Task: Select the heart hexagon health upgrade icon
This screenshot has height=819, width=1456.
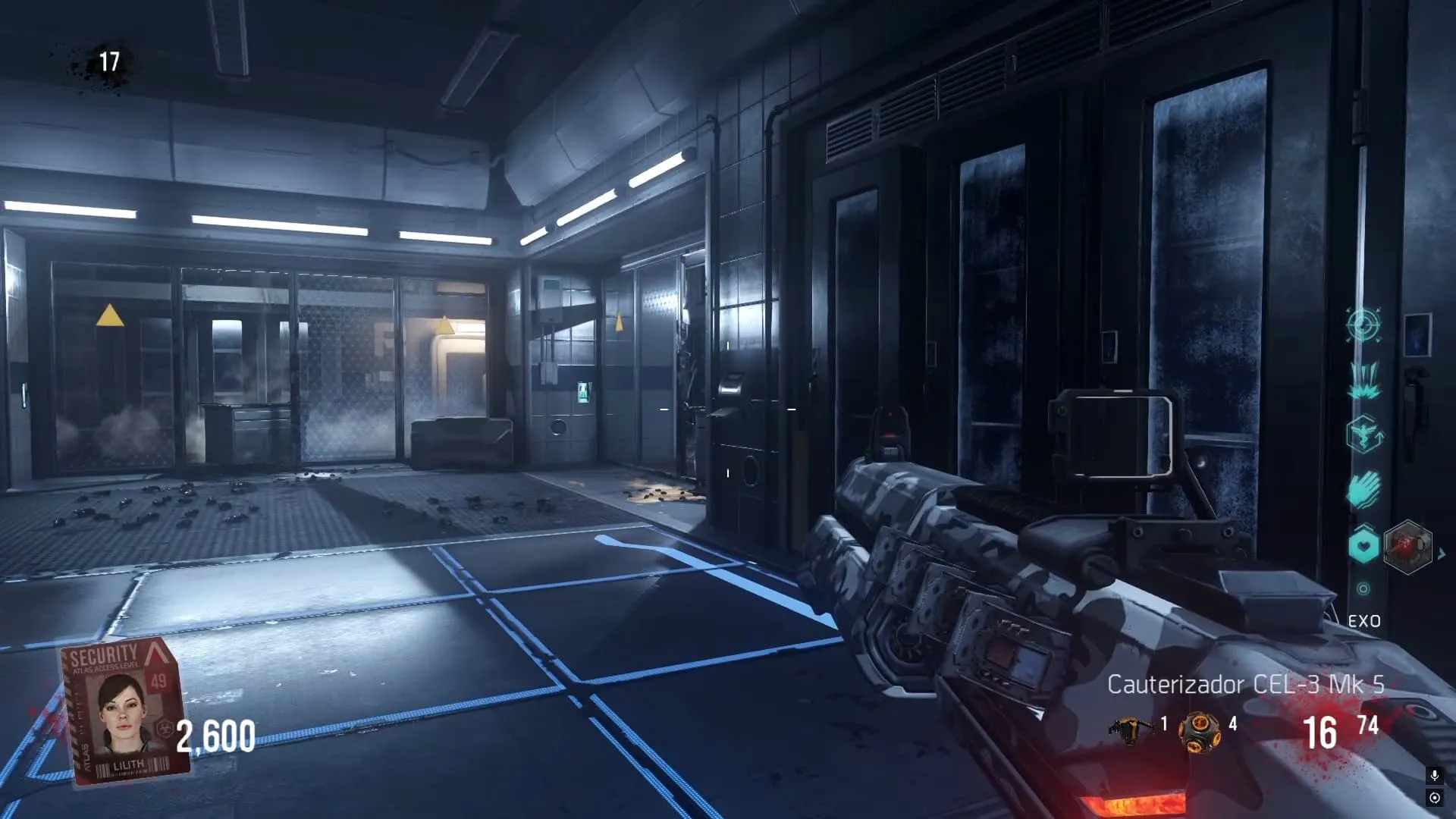Action: tap(1363, 545)
